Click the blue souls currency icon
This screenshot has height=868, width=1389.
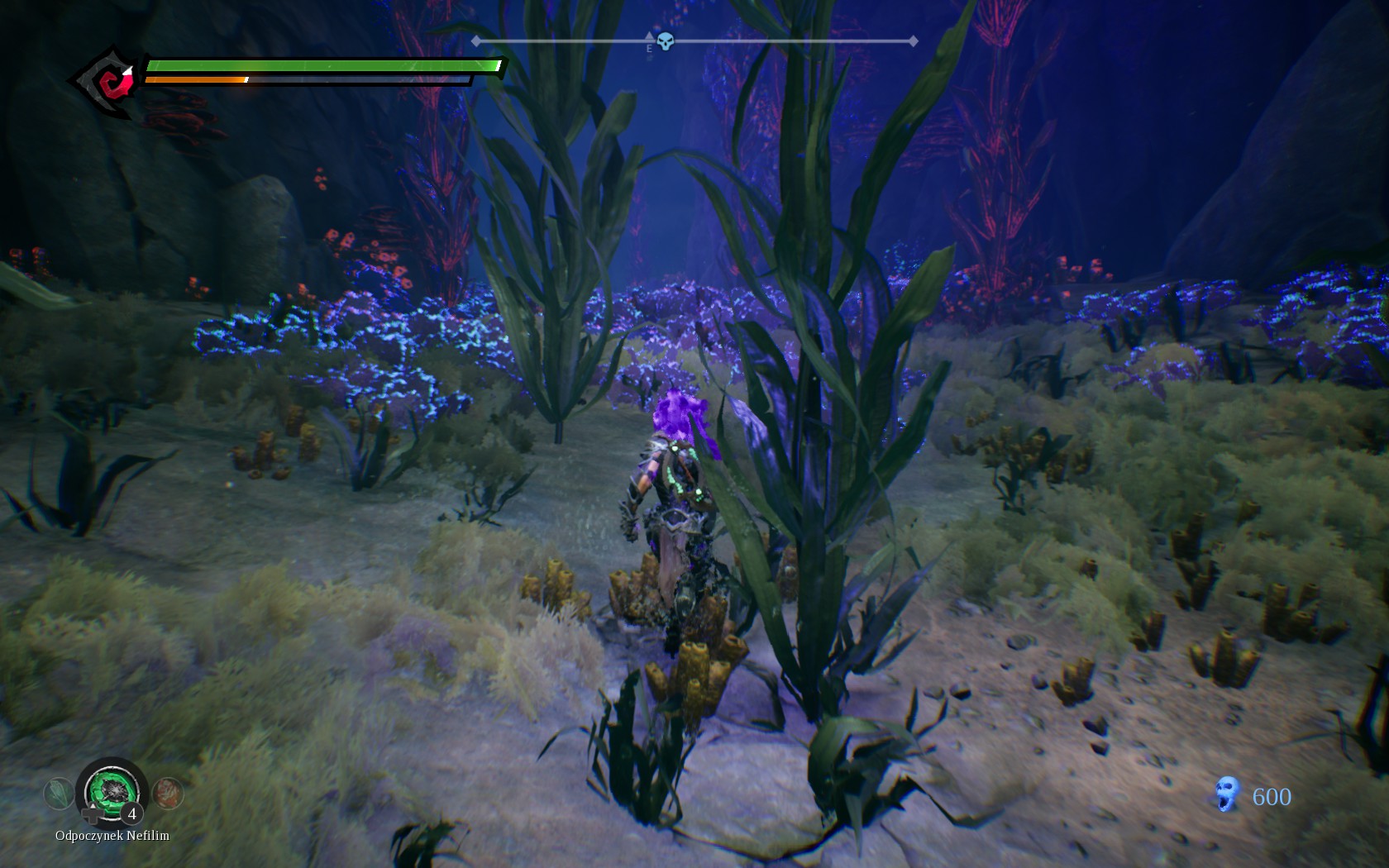point(1228,794)
